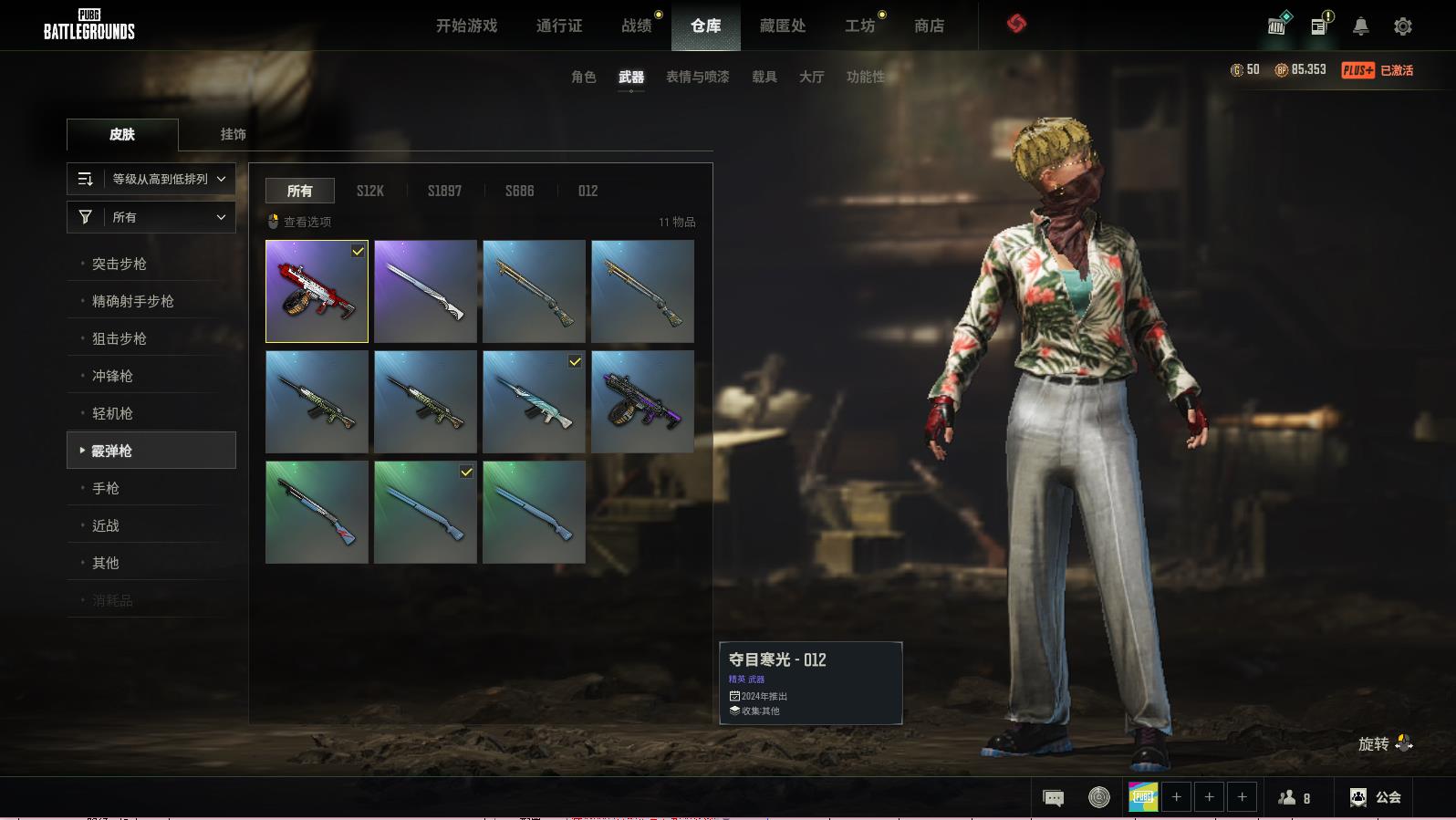
Task: Open the 等级从高到低排列 sort dropdown
Action: [151, 179]
